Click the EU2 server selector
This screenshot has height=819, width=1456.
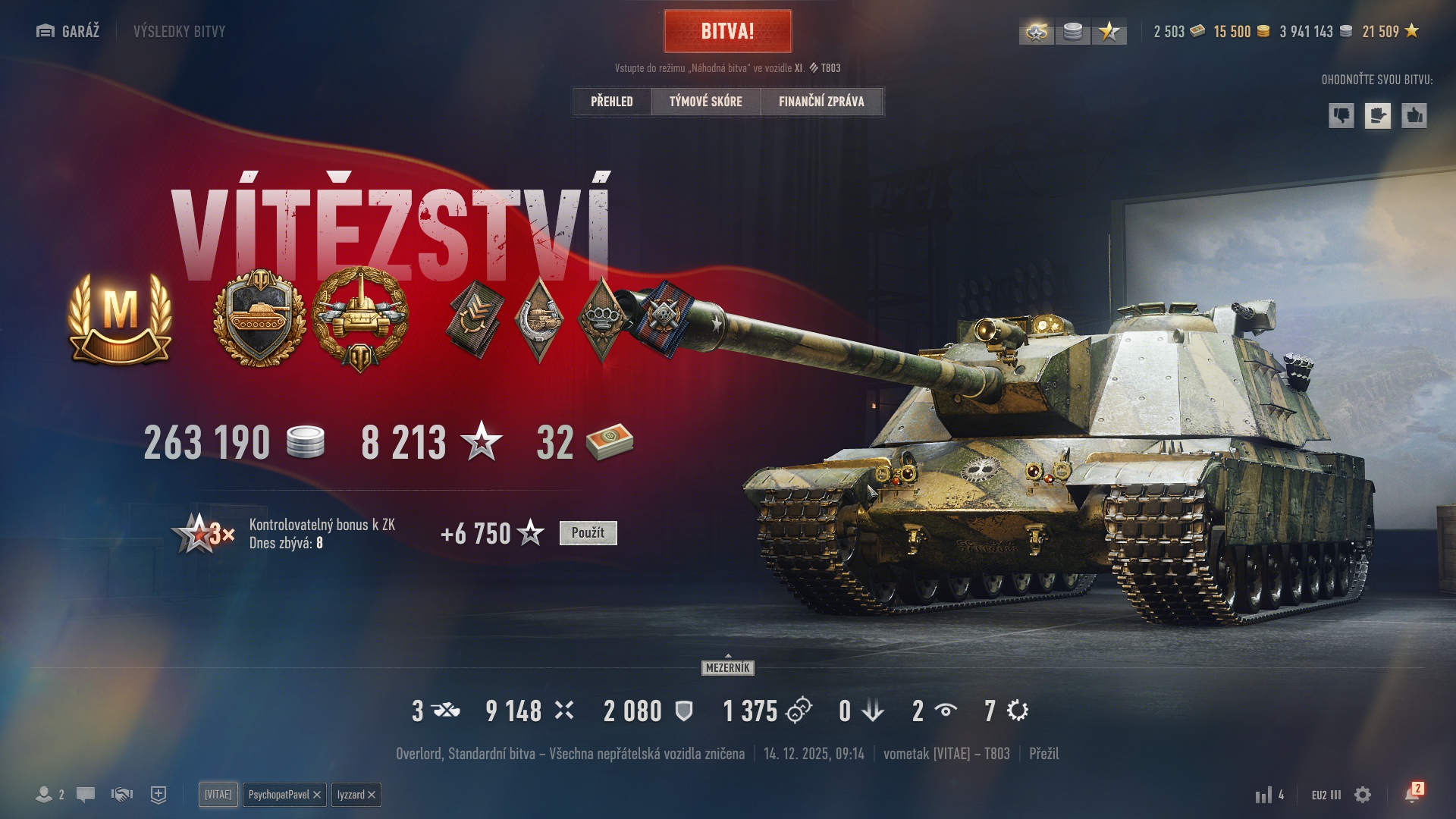(x=1326, y=795)
